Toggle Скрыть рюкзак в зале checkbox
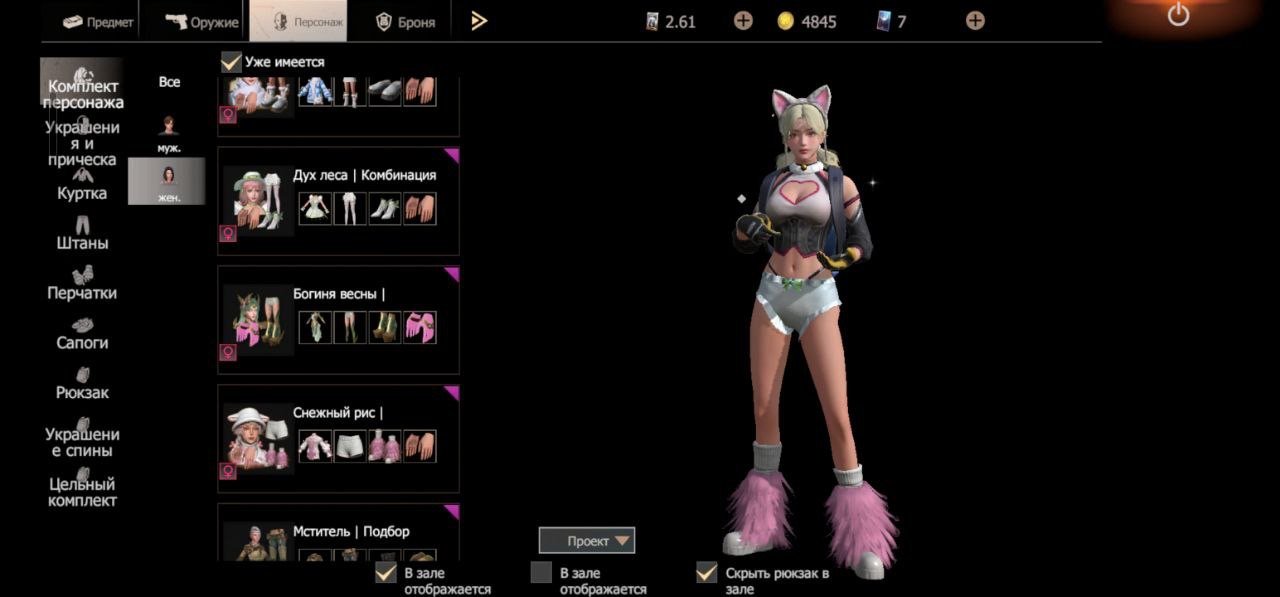The height and width of the screenshot is (597, 1280). [707, 572]
